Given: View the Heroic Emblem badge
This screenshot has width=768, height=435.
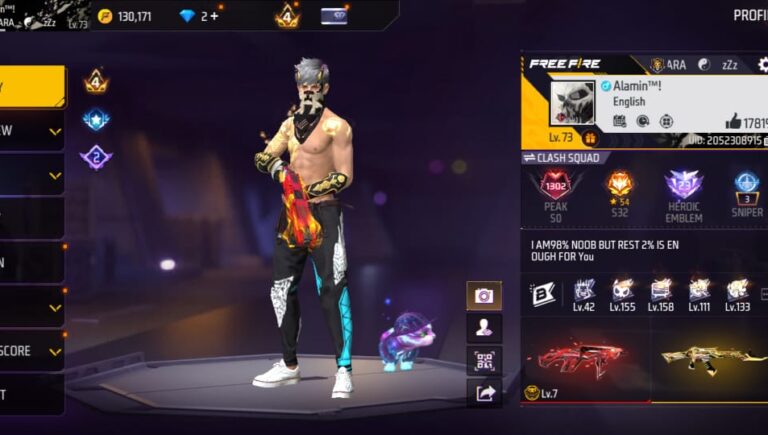Looking at the screenshot, I should [684, 196].
